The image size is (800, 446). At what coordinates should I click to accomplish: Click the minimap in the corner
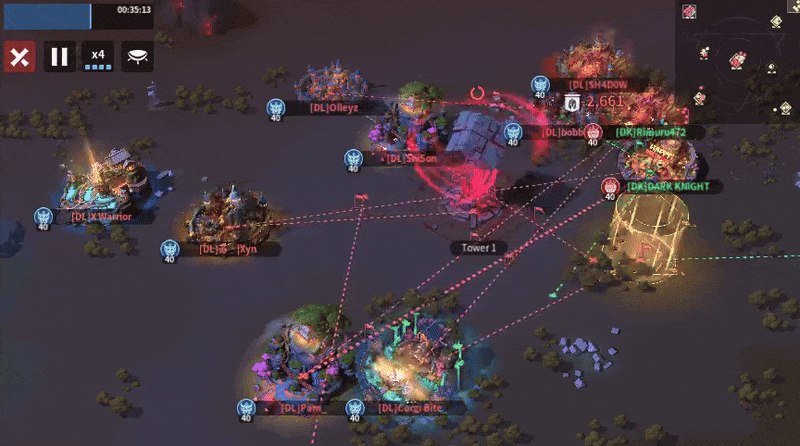(x=737, y=60)
